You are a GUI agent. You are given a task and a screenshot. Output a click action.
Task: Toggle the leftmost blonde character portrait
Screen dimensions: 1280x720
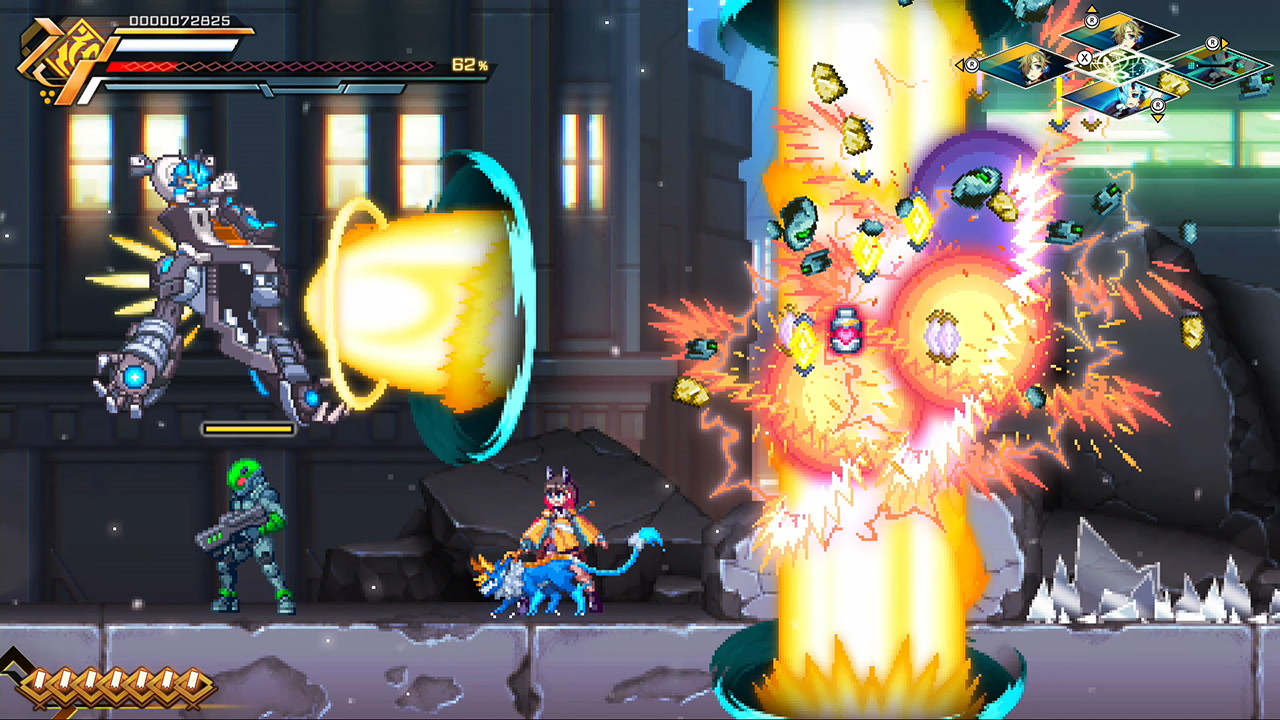pyautogui.click(x=1027, y=64)
